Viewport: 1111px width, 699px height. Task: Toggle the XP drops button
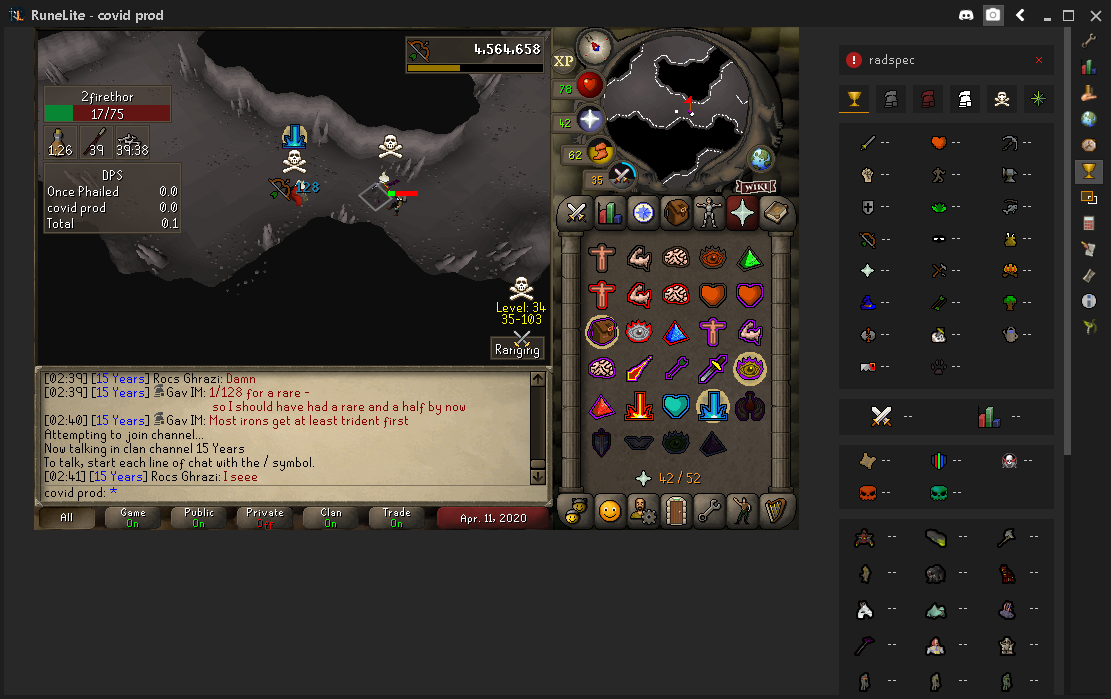(564, 61)
